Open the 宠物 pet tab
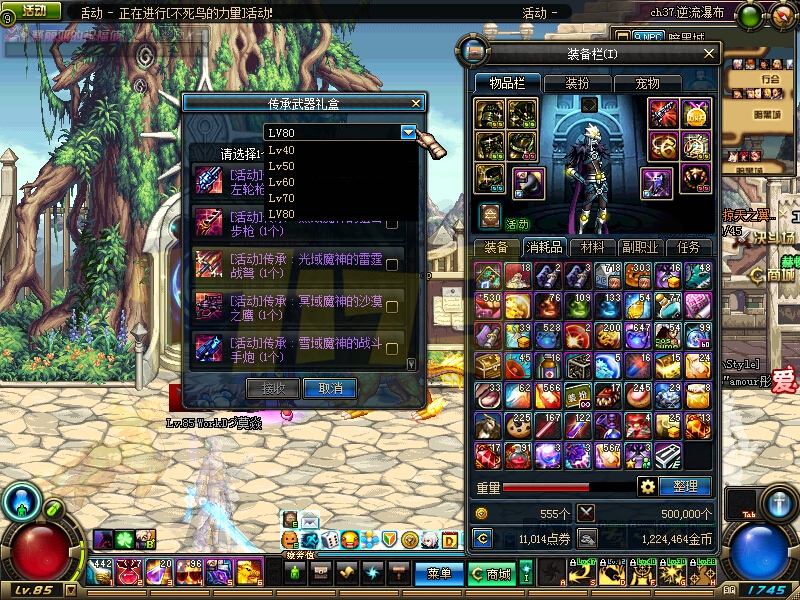This screenshot has width=800, height=600. (x=647, y=83)
